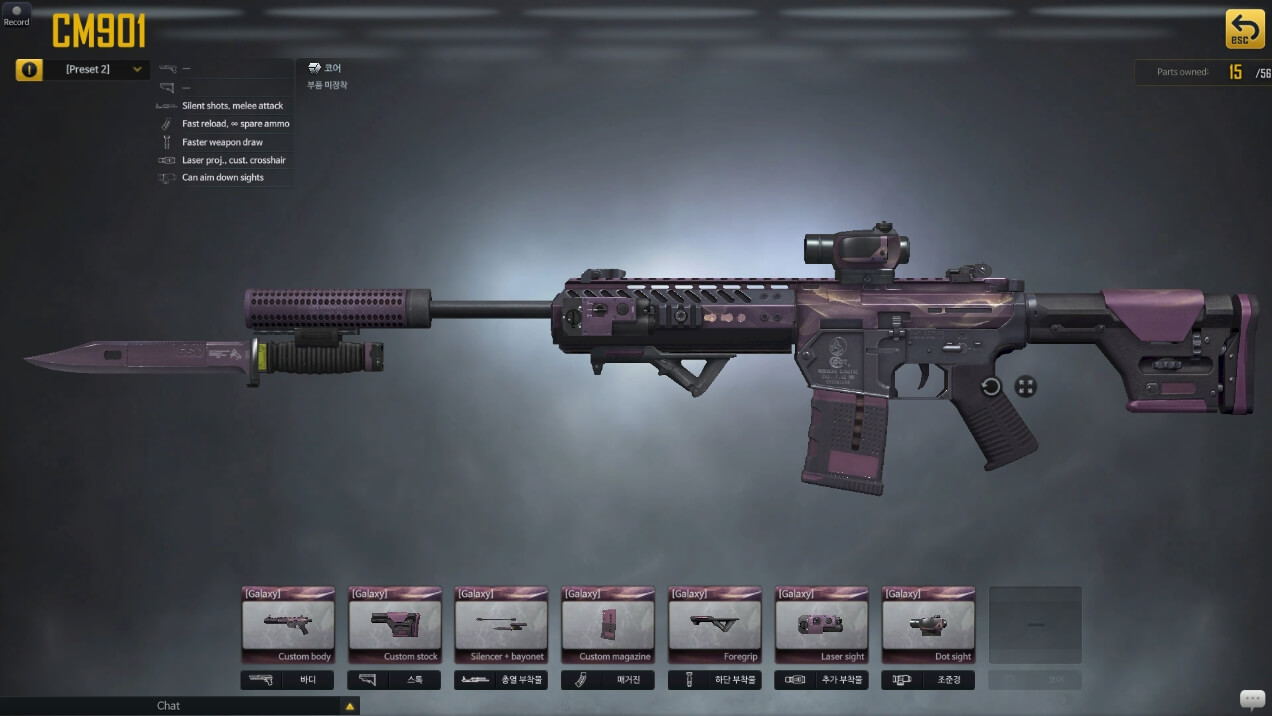This screenshot has height=716, width=1272.
Task: Show the 추가 부착물 extra attachment tab
Action: click(823, 680)
